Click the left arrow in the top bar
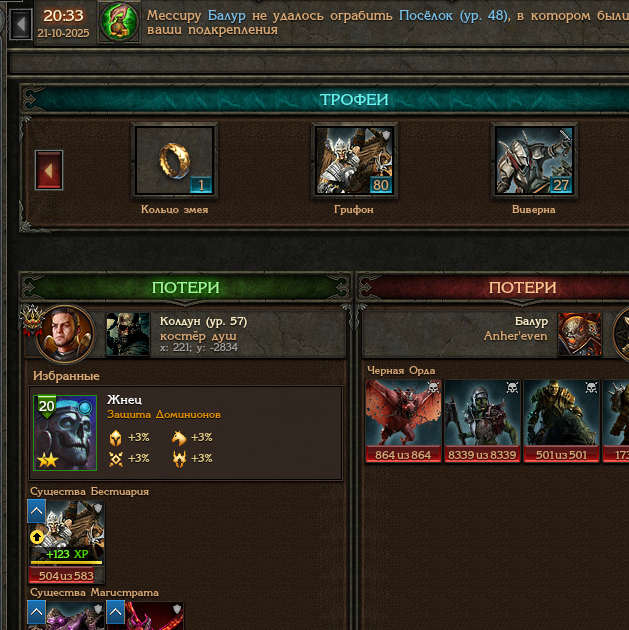Screen dimensions: 629x630 (19, 22)
